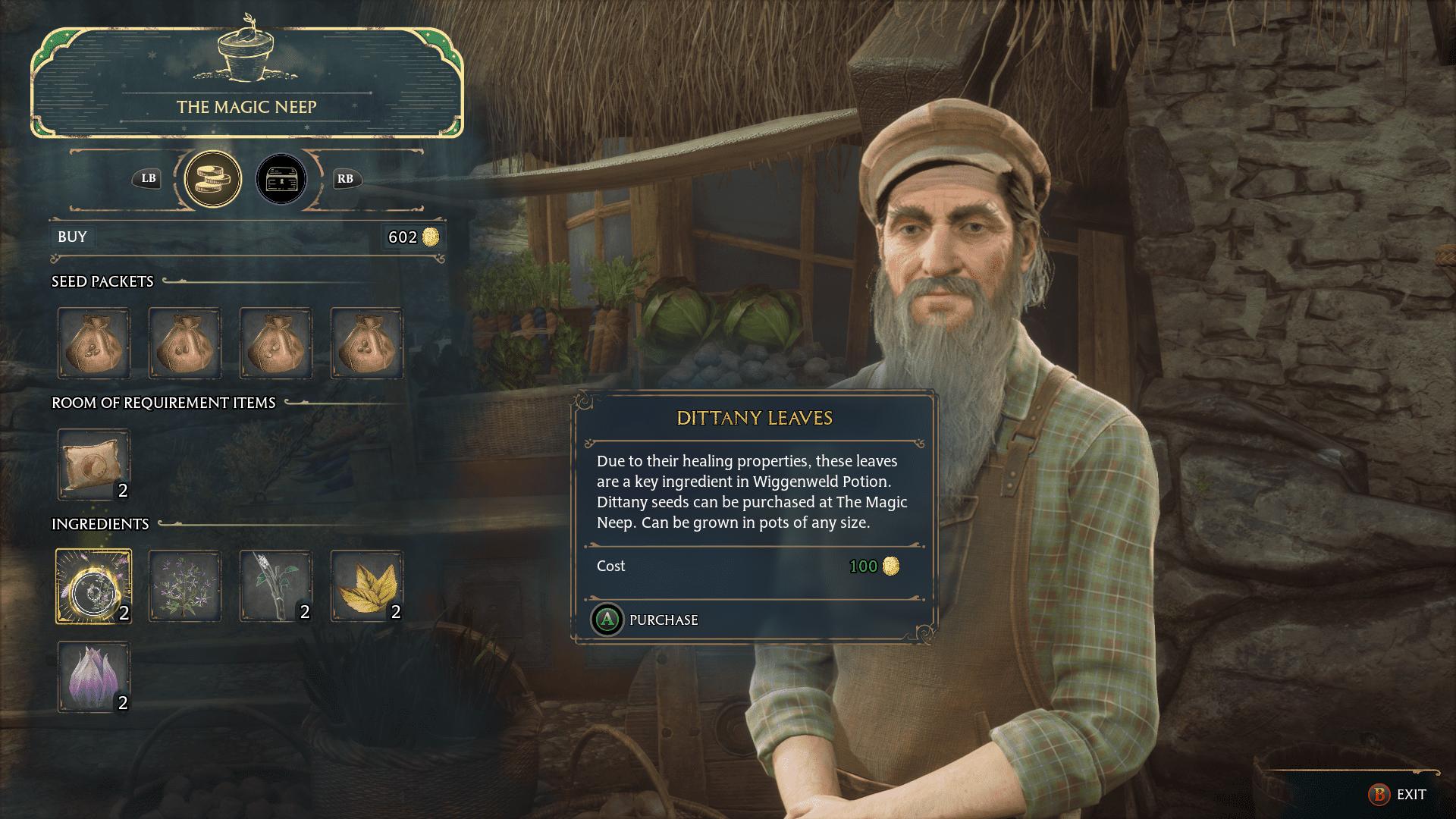Select the yellow leaves ingredient
This screenshot has width=1456, height=819.
pyautogui.click(x=366, y=586)
